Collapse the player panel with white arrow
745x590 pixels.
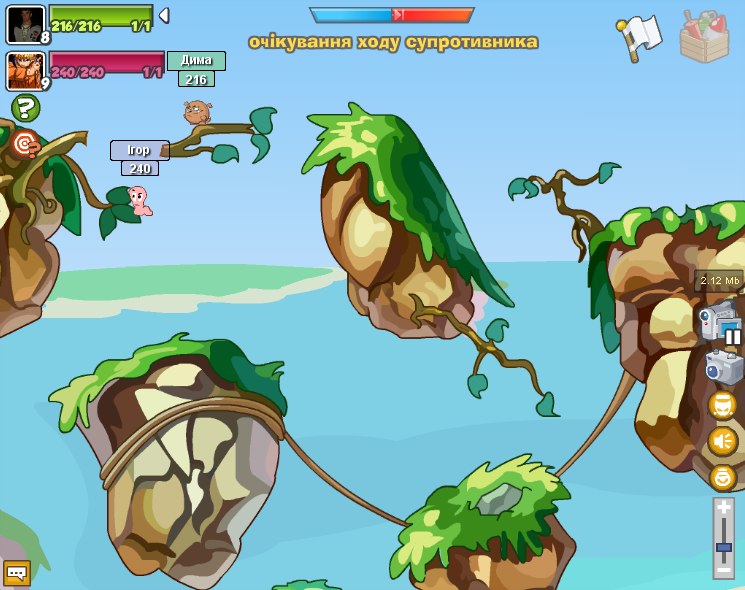[x=164, y=15]
